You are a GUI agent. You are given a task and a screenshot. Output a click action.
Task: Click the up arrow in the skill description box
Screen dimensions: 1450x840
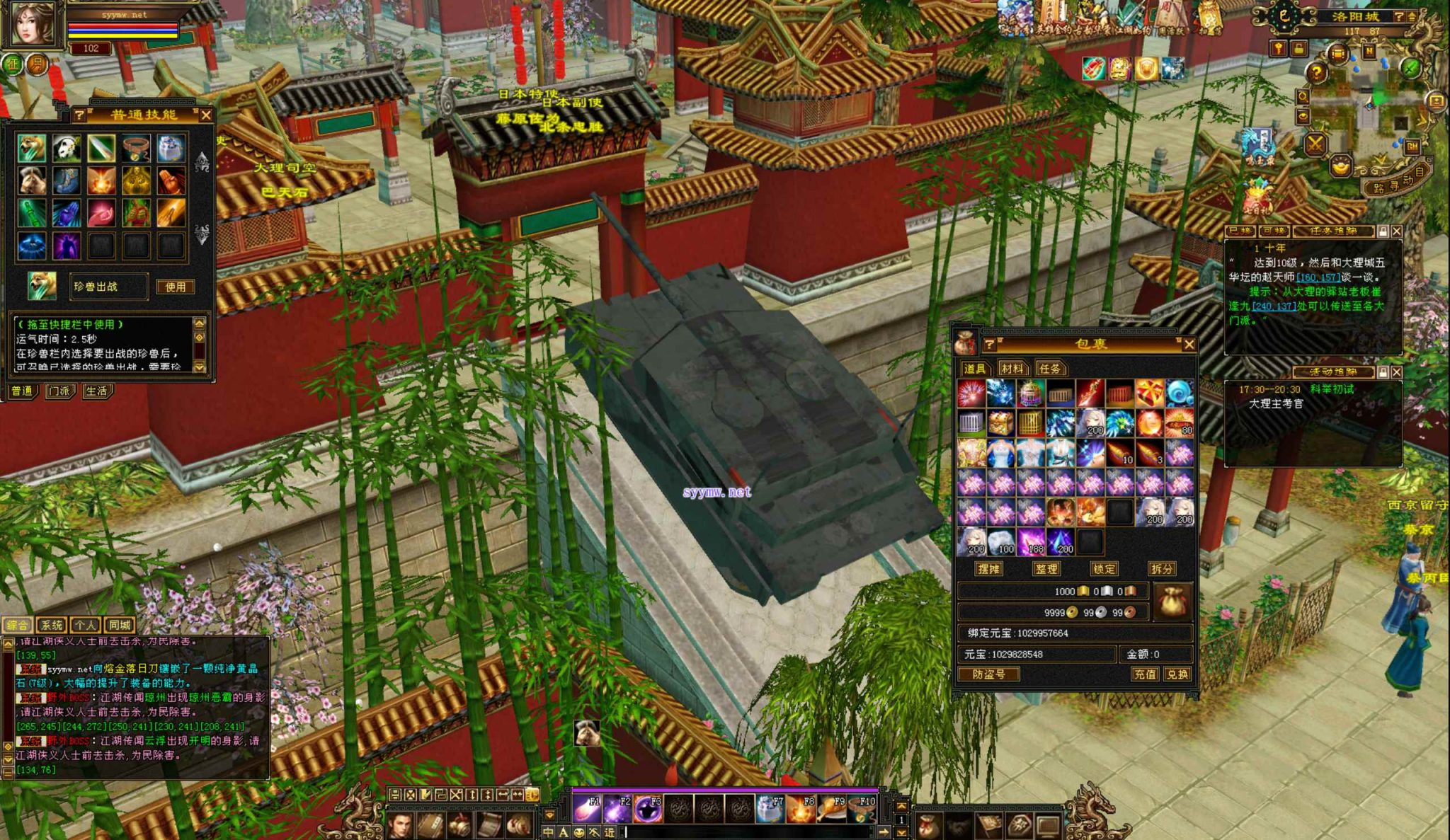click(199, 324)
